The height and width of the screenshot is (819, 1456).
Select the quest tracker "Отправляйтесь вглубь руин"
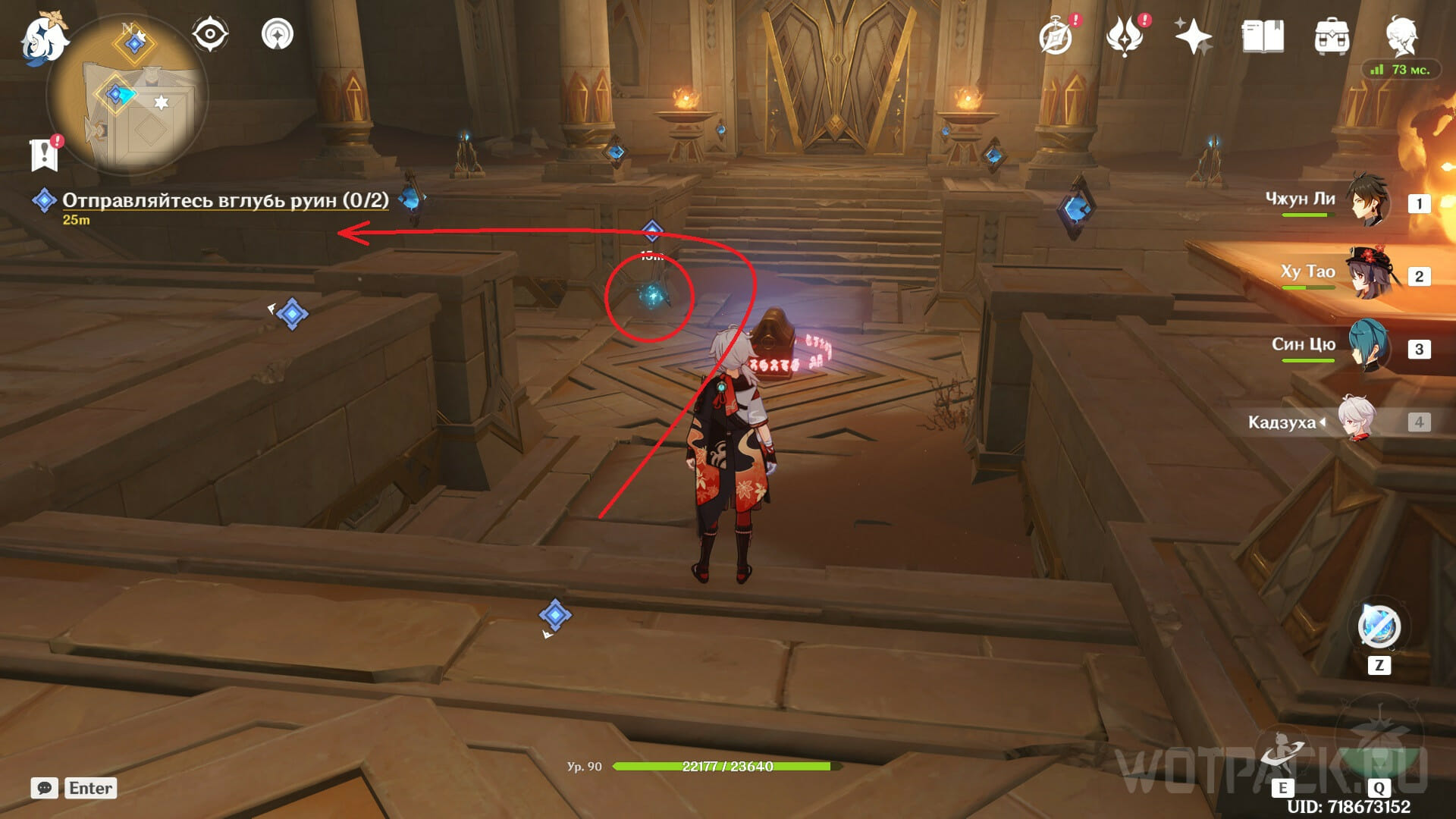(224, 200)
